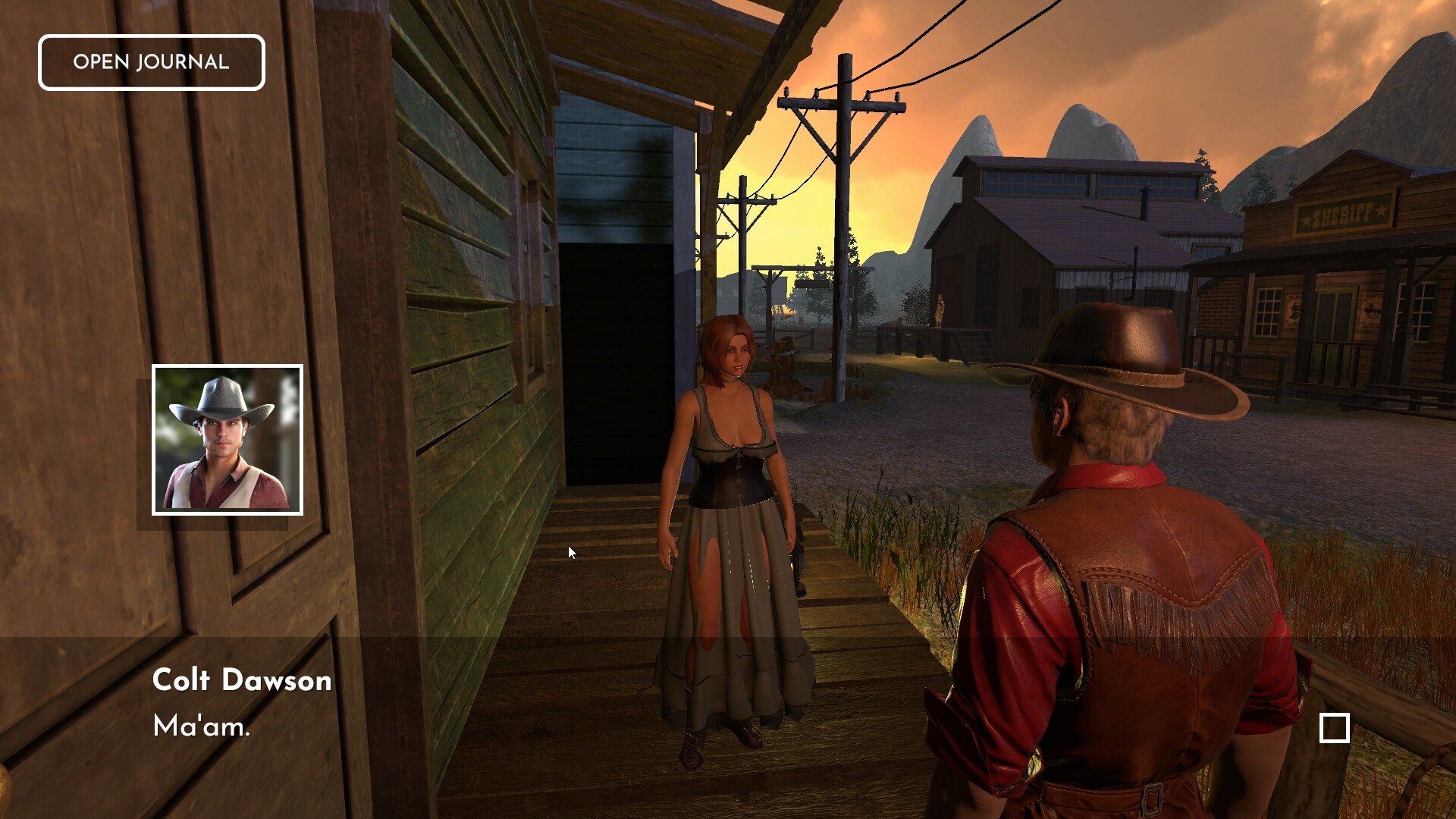1456x819 pixels.
Task: Open the journal via OPEN JOURNAL button
Action: pos(151,62)
